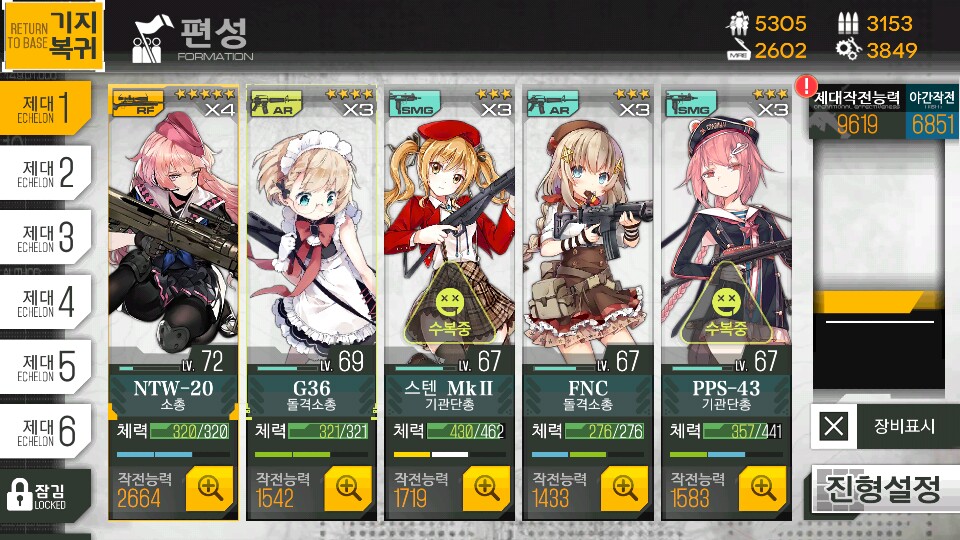Select the Echelon 3 tab
Image resolution: width=960 pixels, height=540 pixels.
46,237
